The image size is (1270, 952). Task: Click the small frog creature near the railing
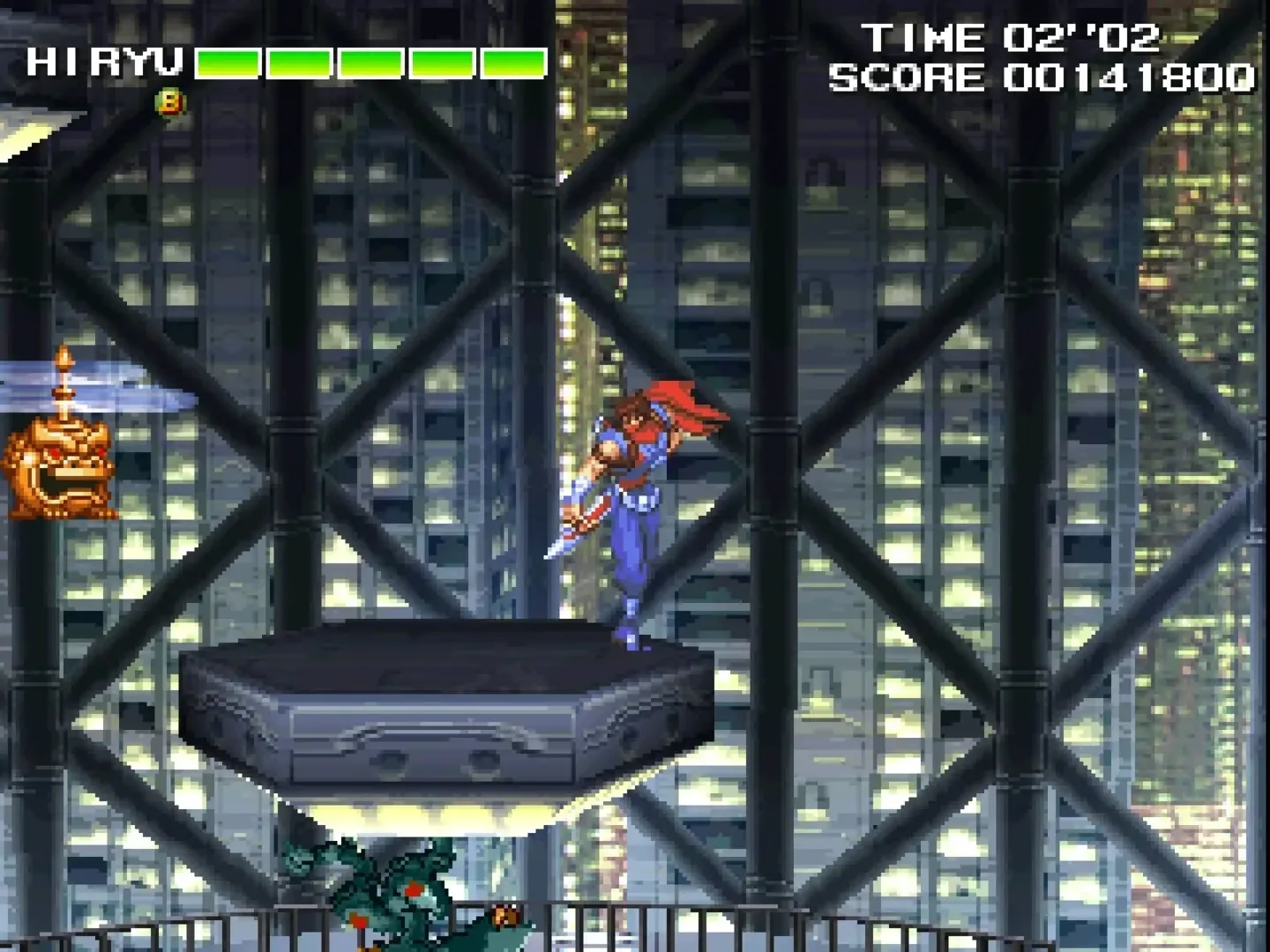(504, 915)
